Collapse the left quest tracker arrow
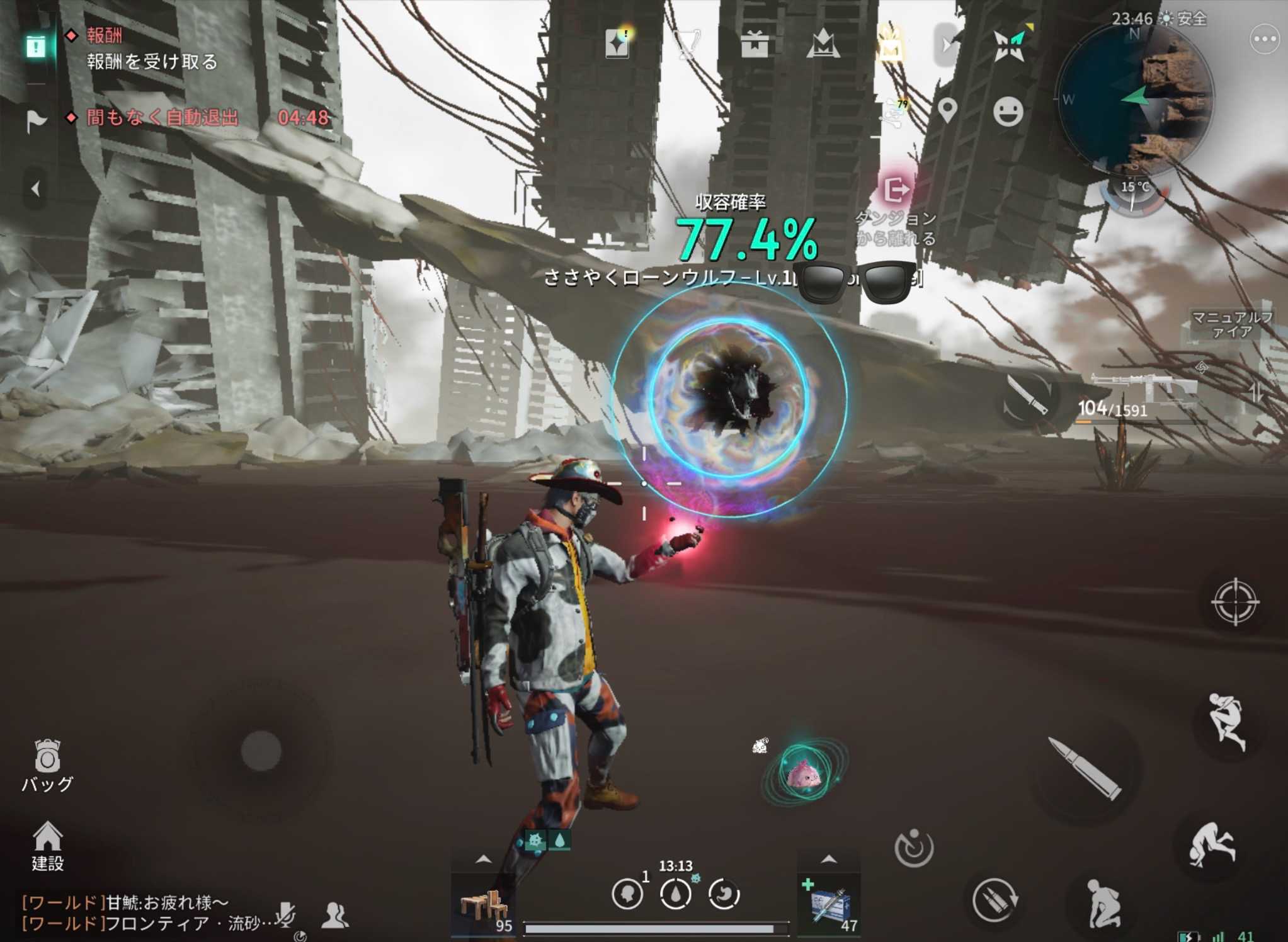 click(35, 189)
